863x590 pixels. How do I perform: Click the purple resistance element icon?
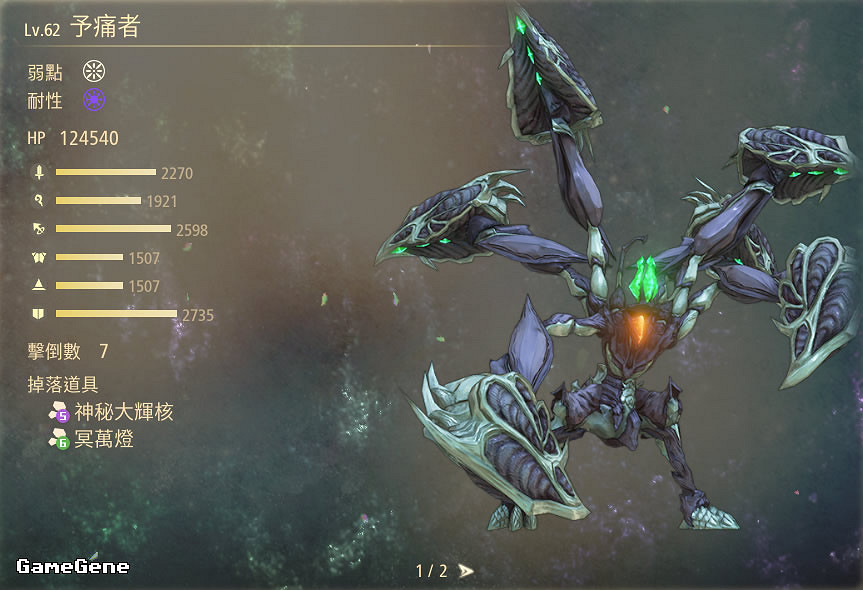(94, 100)
